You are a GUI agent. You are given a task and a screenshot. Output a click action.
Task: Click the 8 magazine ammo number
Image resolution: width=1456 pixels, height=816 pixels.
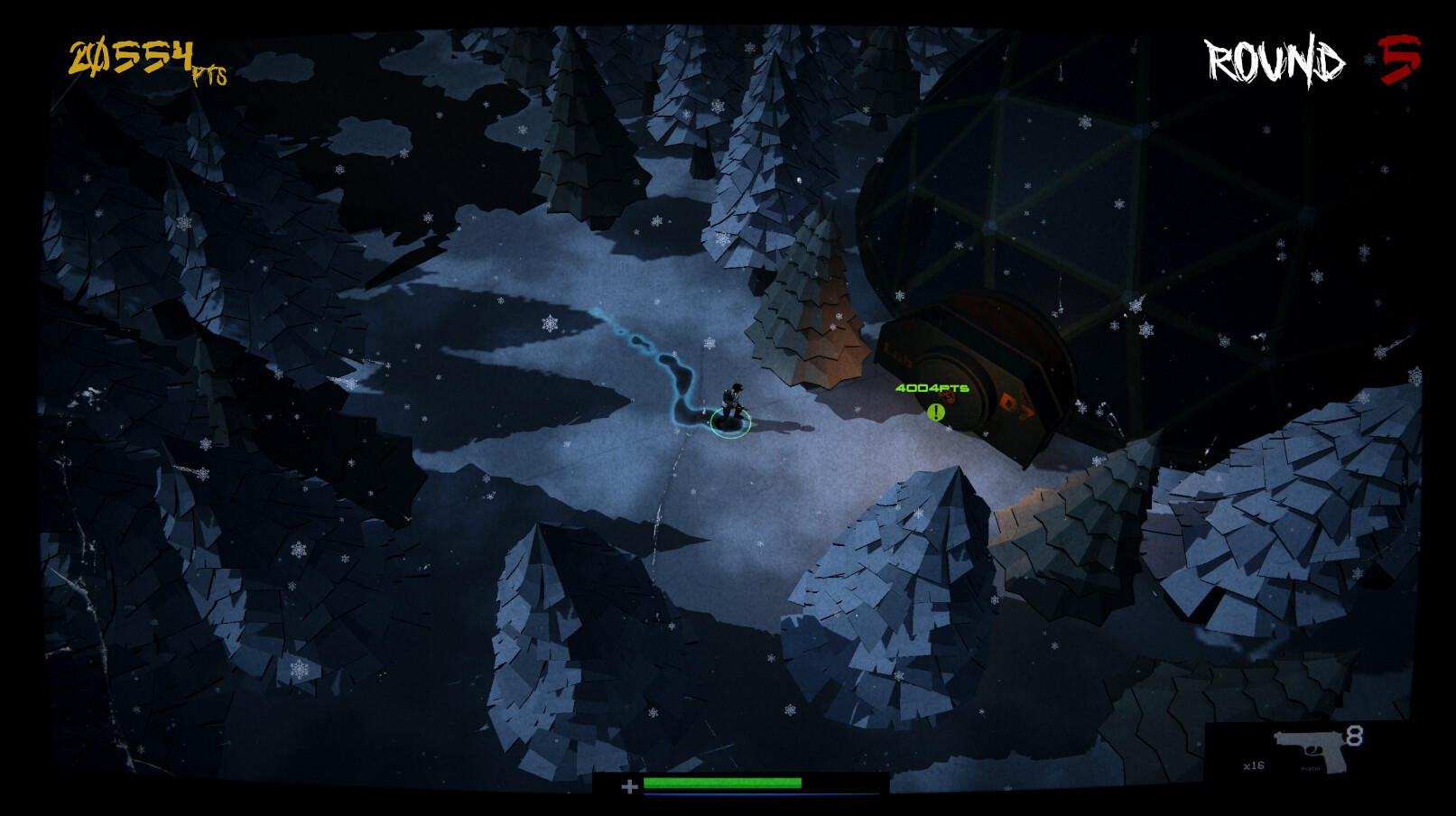pos(1355,736)
